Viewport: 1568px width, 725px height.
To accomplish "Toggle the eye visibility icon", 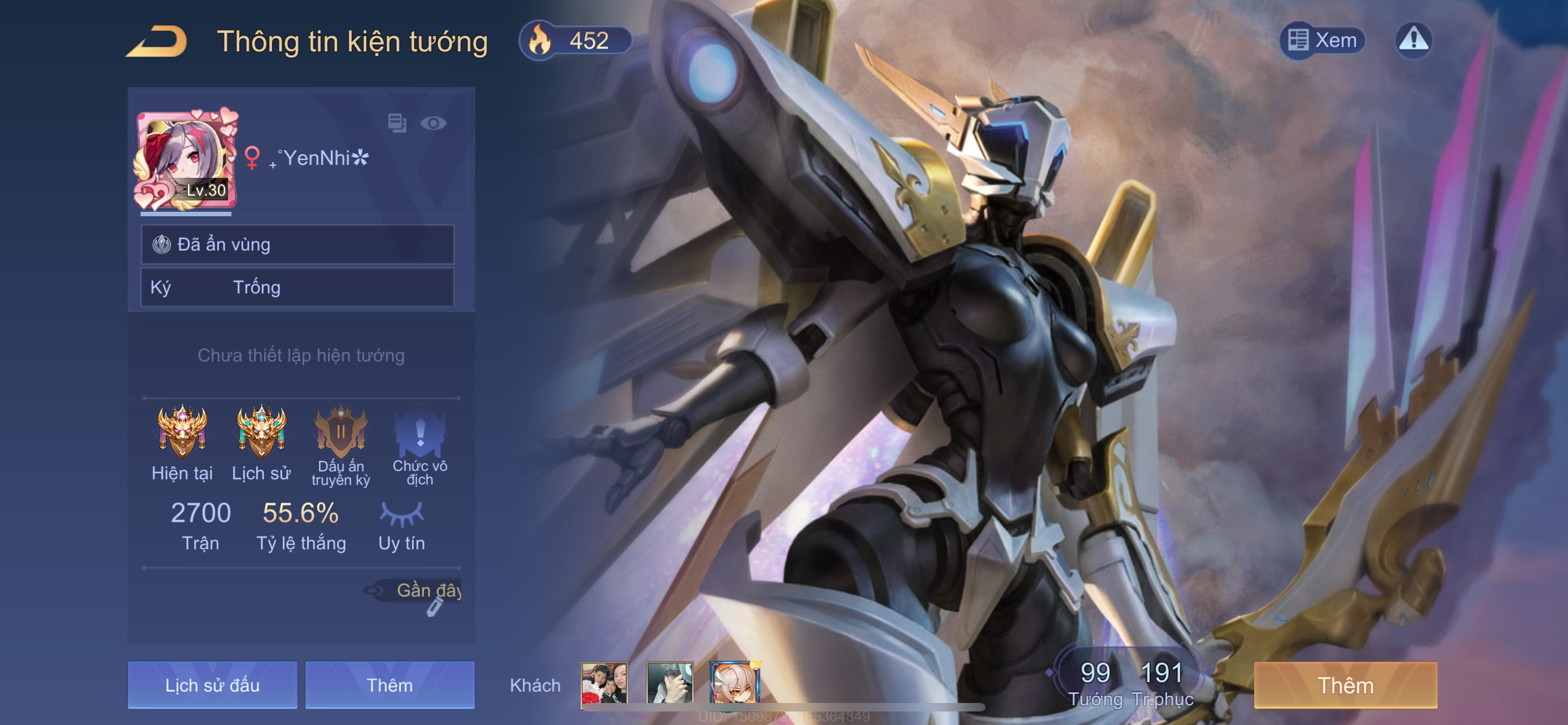I will 433,124.
